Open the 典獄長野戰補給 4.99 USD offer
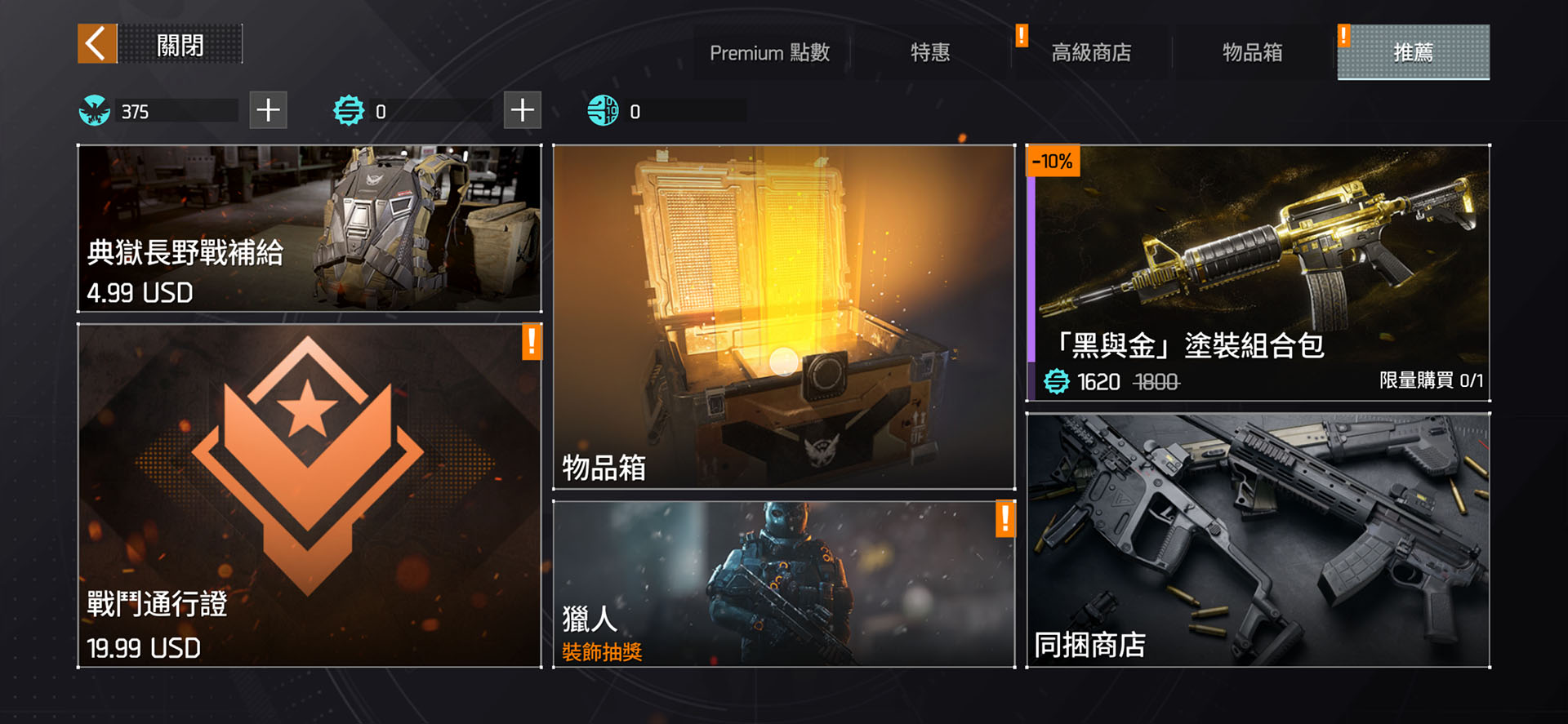Viewport: 1568px width, 724px height. [309, 229]
